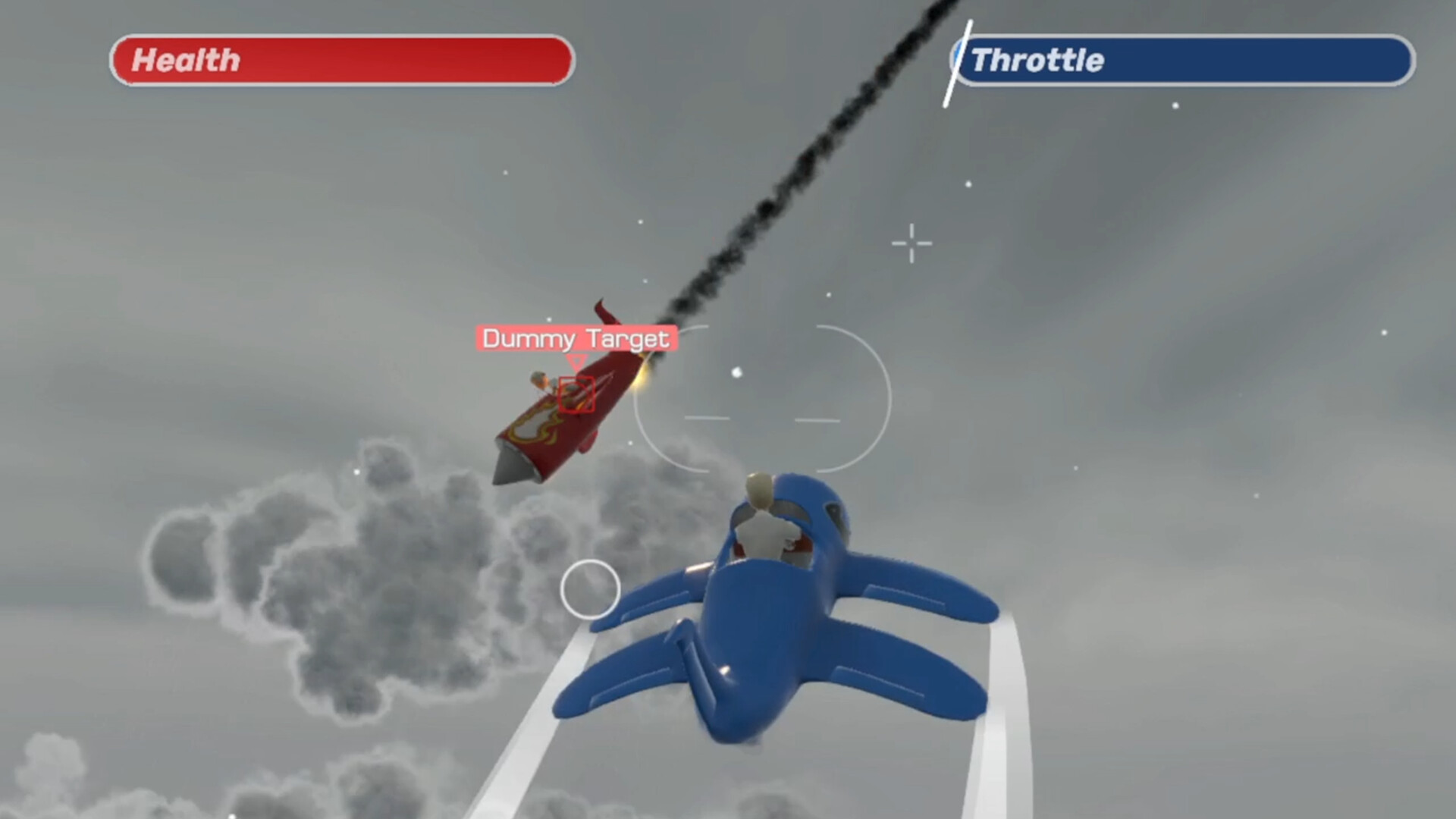Toggle the Dummy Target lock-on marker
1456x819 pixels.
point(576,393)
